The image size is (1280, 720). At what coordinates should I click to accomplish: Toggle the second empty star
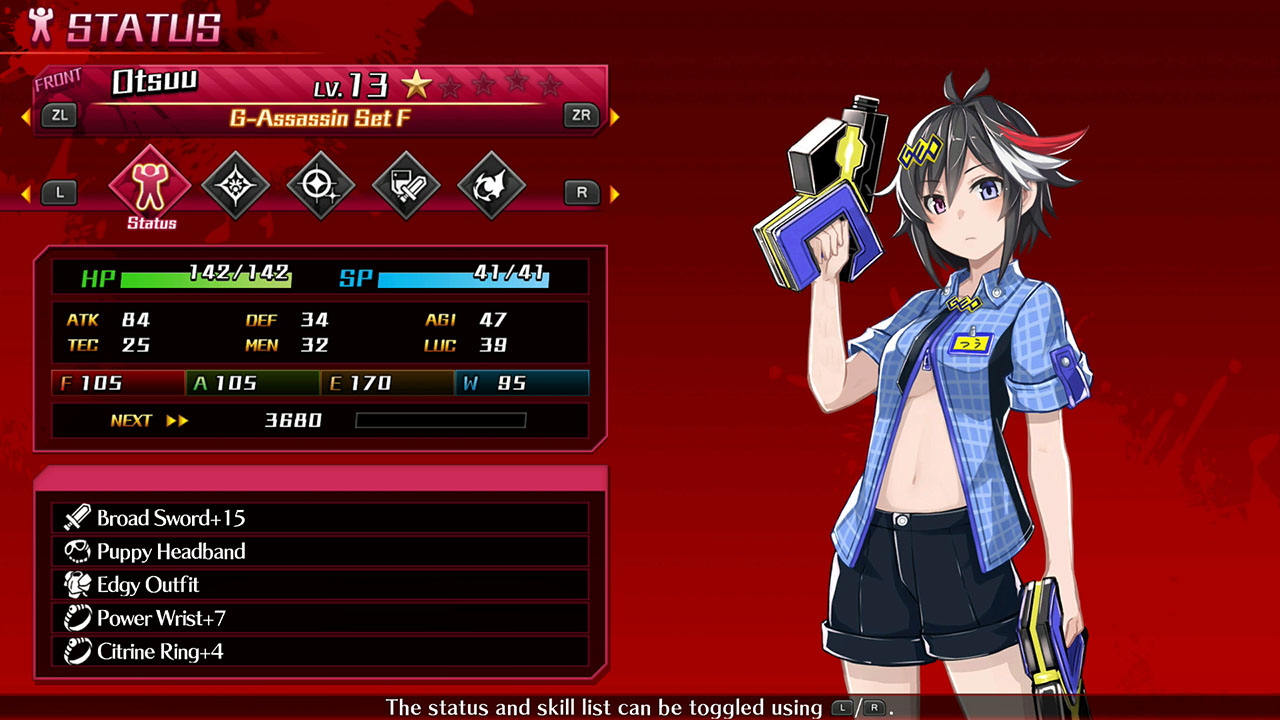pos(450,86)
